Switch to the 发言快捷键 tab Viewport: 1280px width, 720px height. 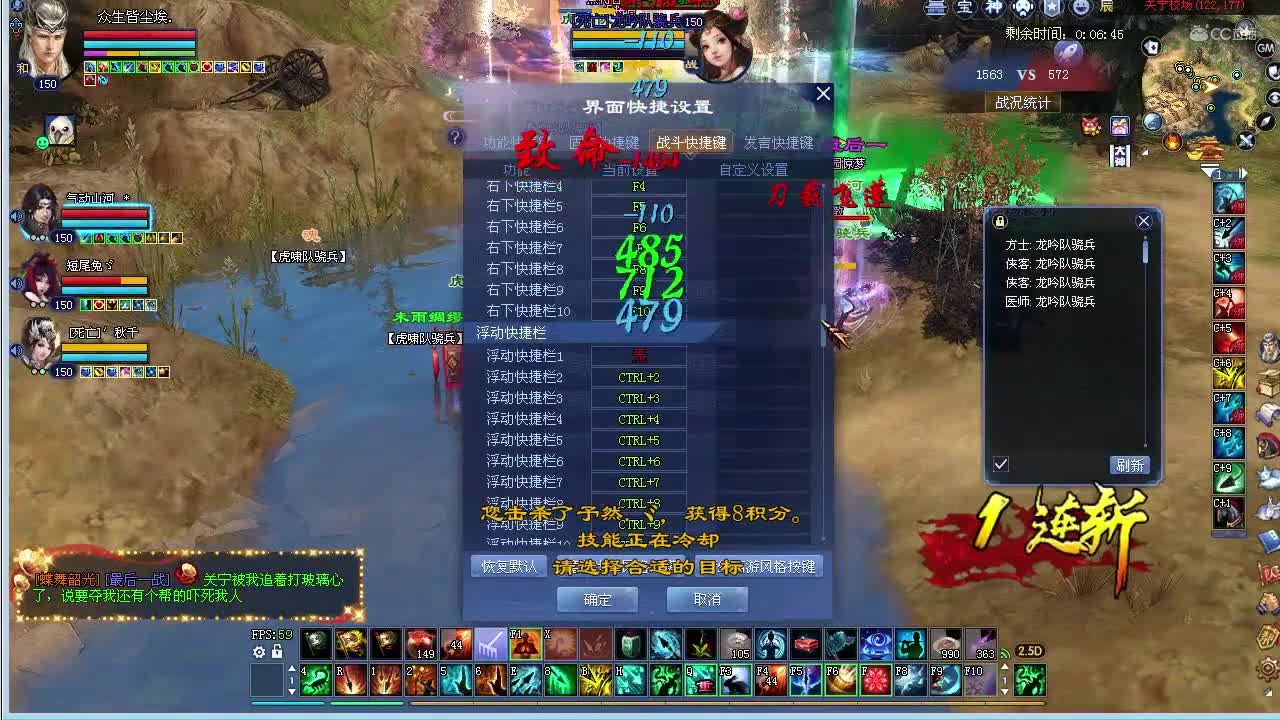coord(779,142)
